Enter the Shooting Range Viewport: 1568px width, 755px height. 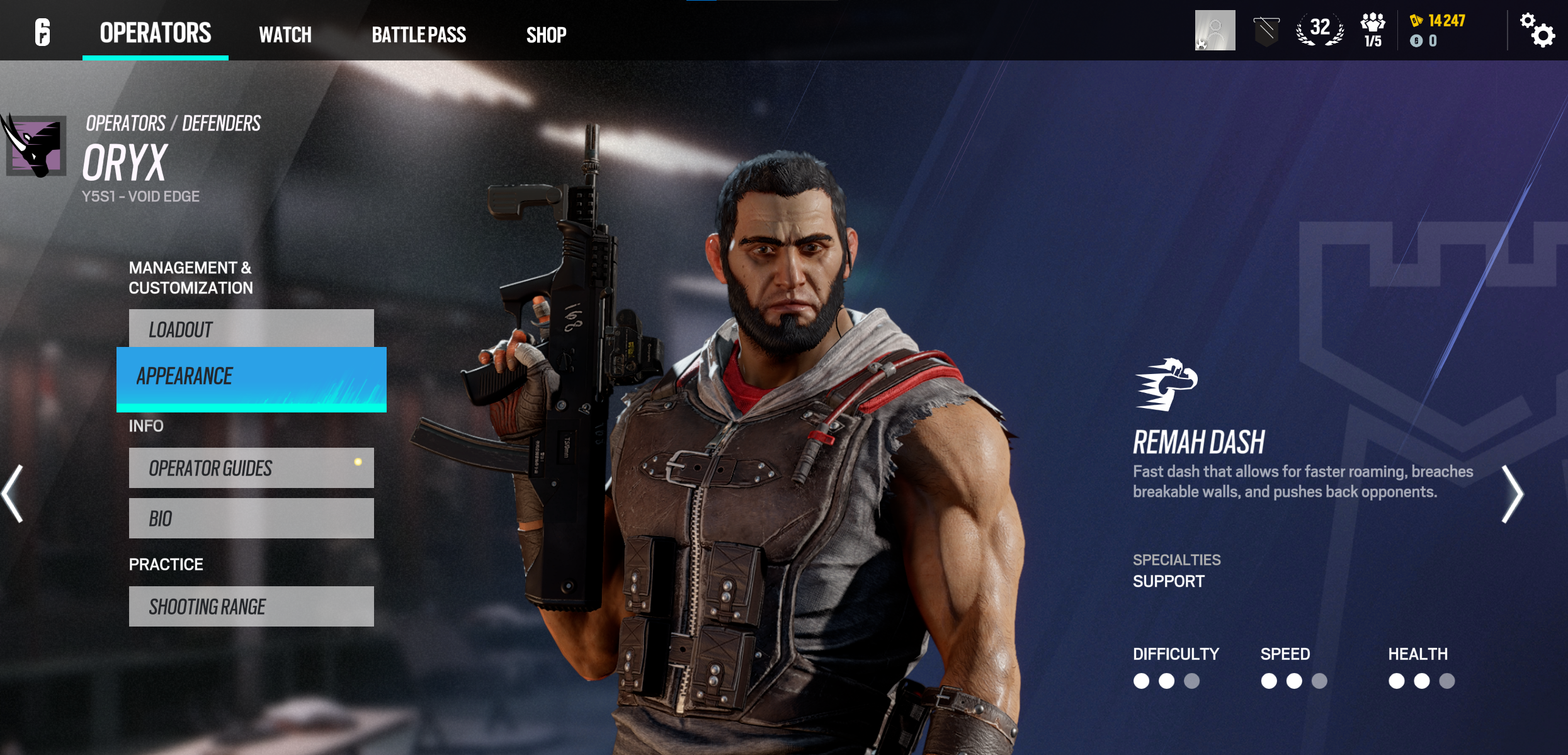pyautogui.click(x=251, y=606)
